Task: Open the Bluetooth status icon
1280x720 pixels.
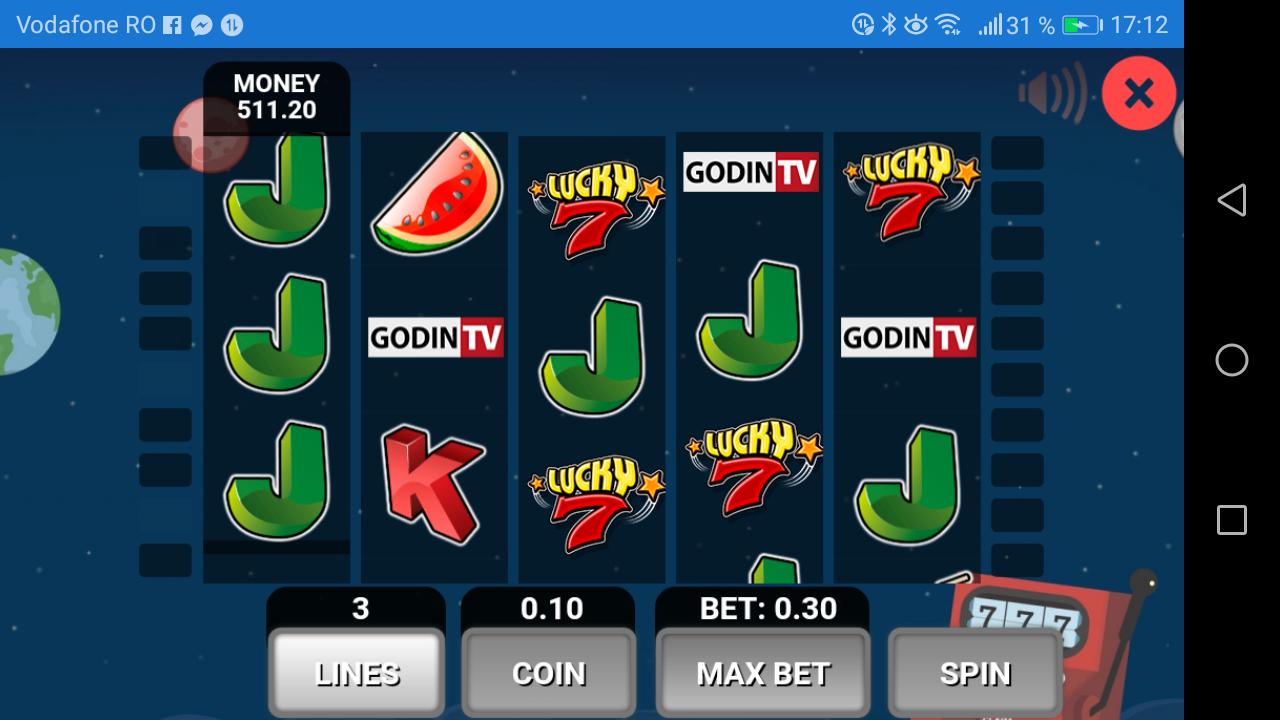Action: (886, 24)
